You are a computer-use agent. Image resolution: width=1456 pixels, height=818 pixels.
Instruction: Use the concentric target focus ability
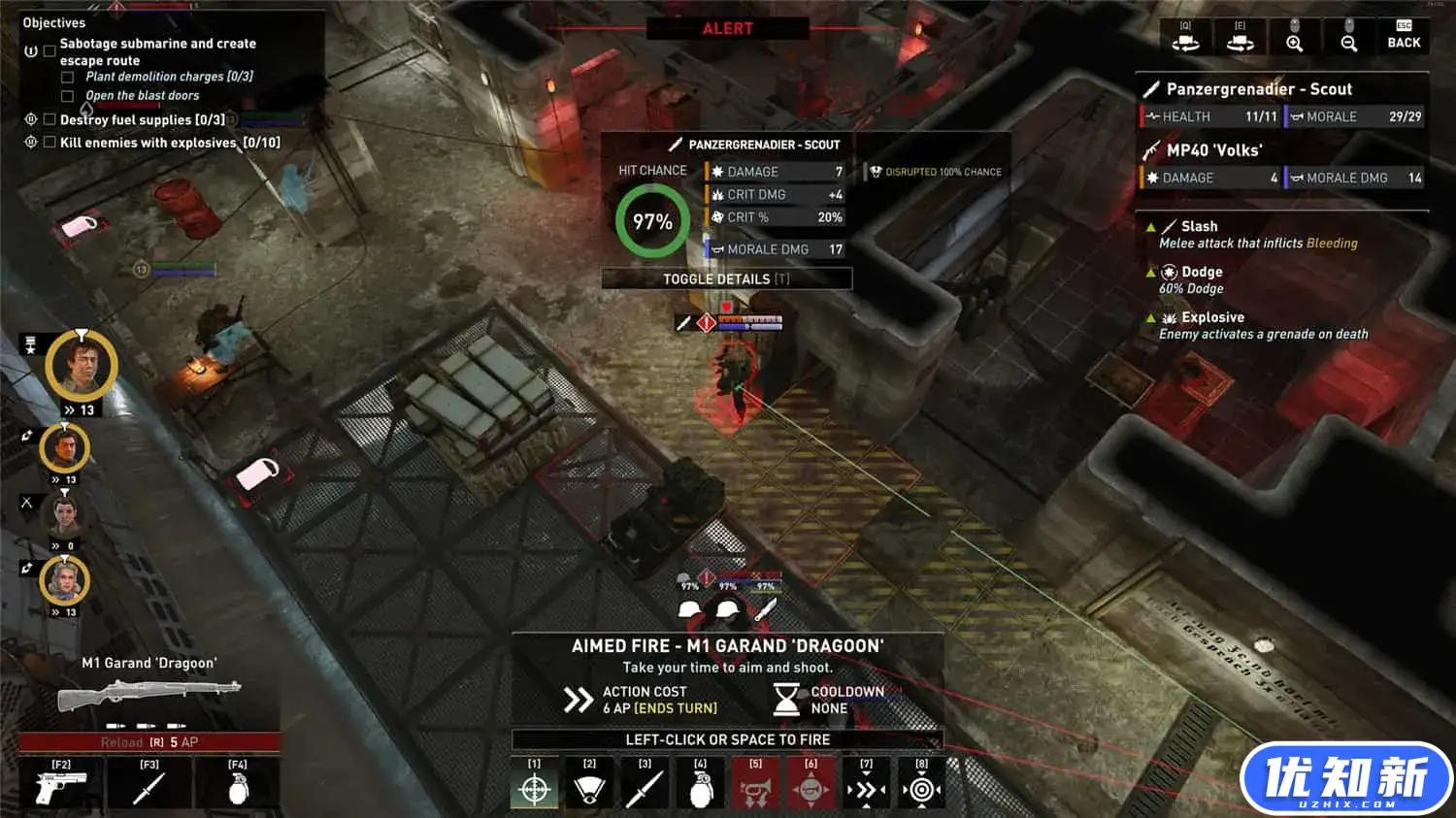click(921, 789)
